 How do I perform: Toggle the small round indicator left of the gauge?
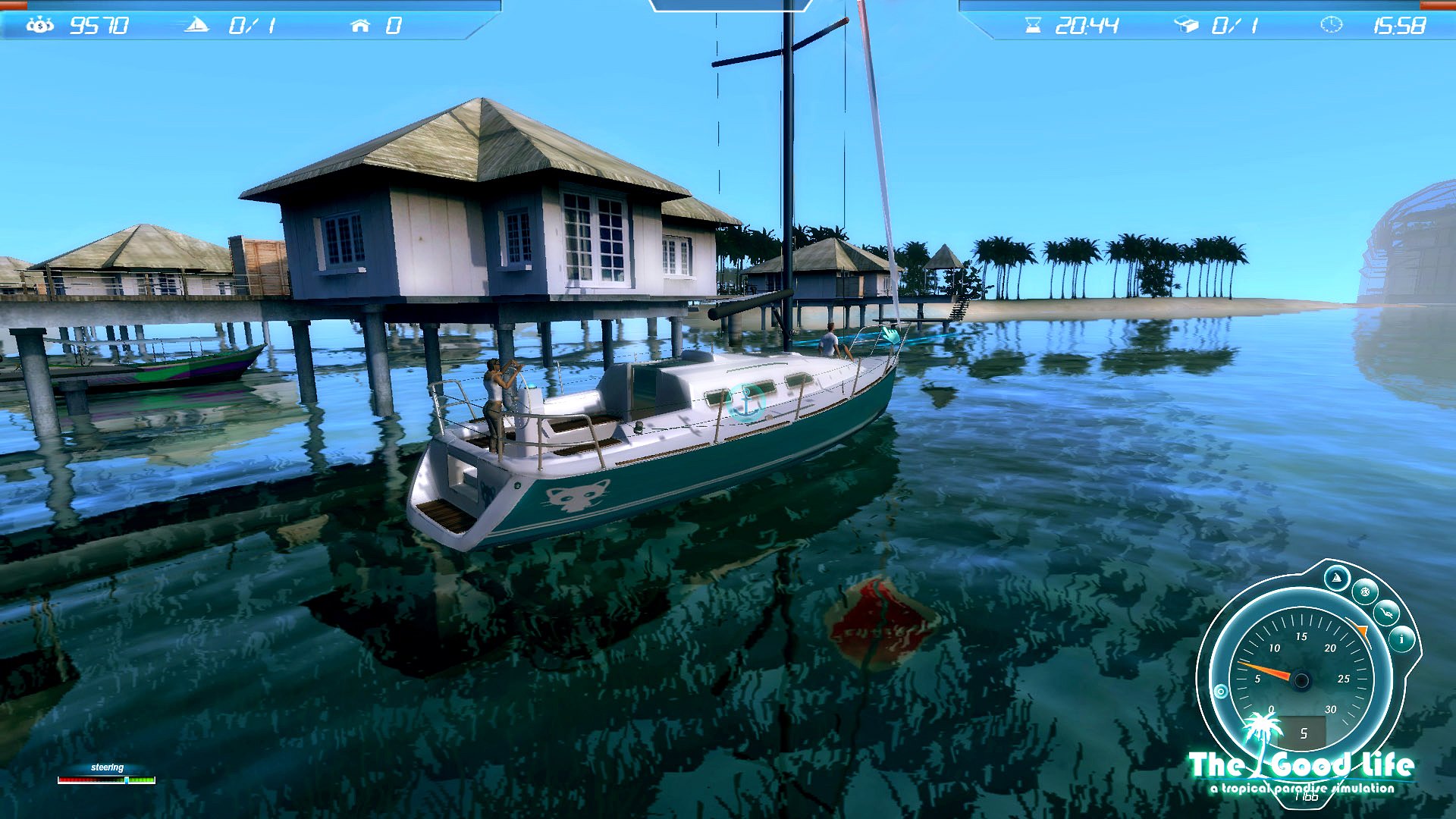[1220, 690]
